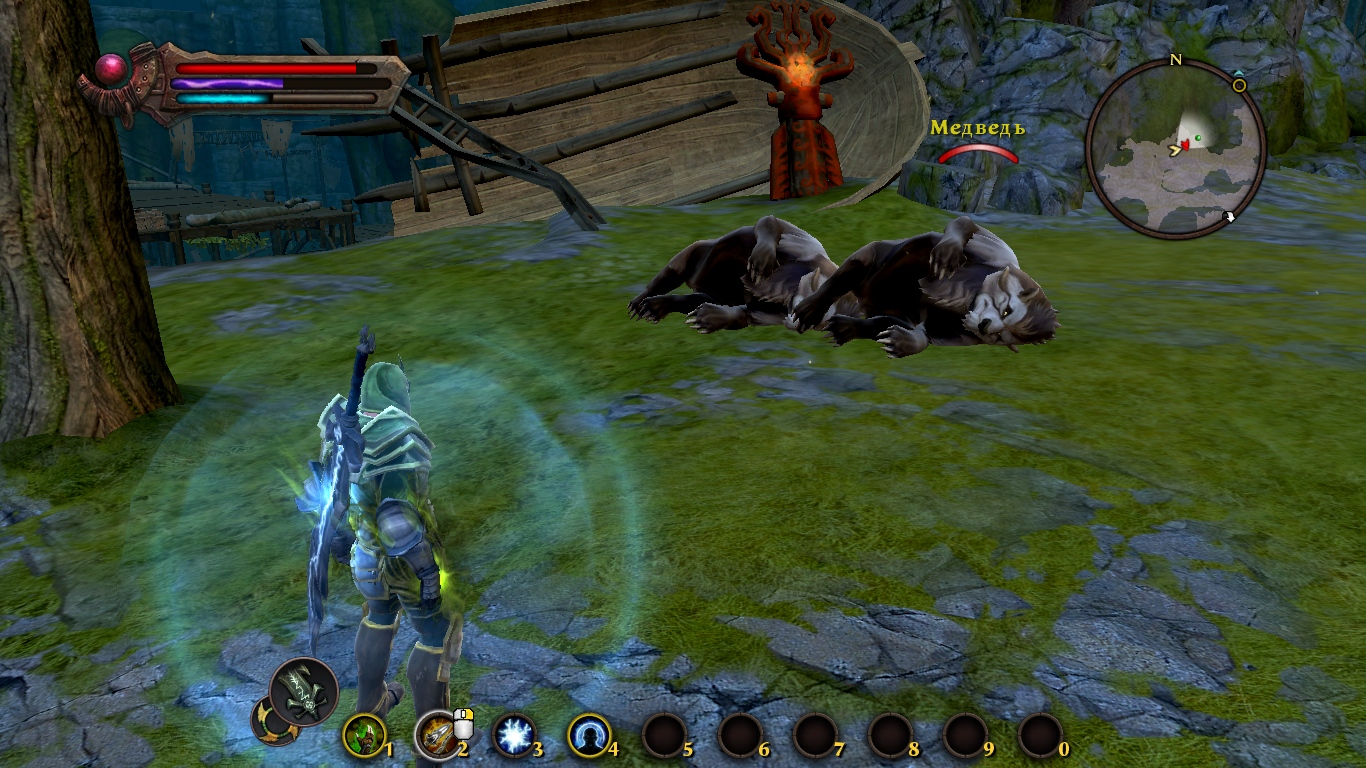Activate the blue aura shield ability in slot 4
This screenshot has width=1366, height=768.
tap(589, 737)
